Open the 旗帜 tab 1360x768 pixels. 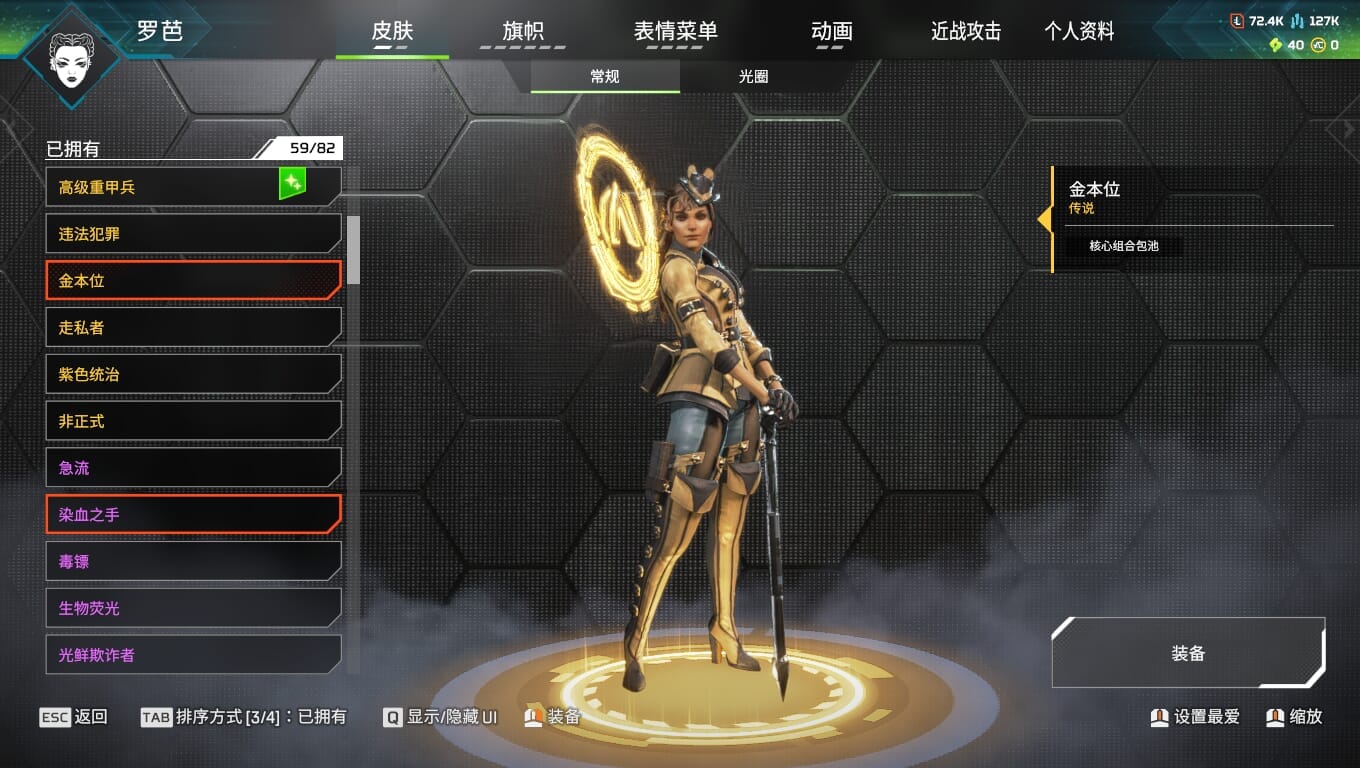[522, 32]
